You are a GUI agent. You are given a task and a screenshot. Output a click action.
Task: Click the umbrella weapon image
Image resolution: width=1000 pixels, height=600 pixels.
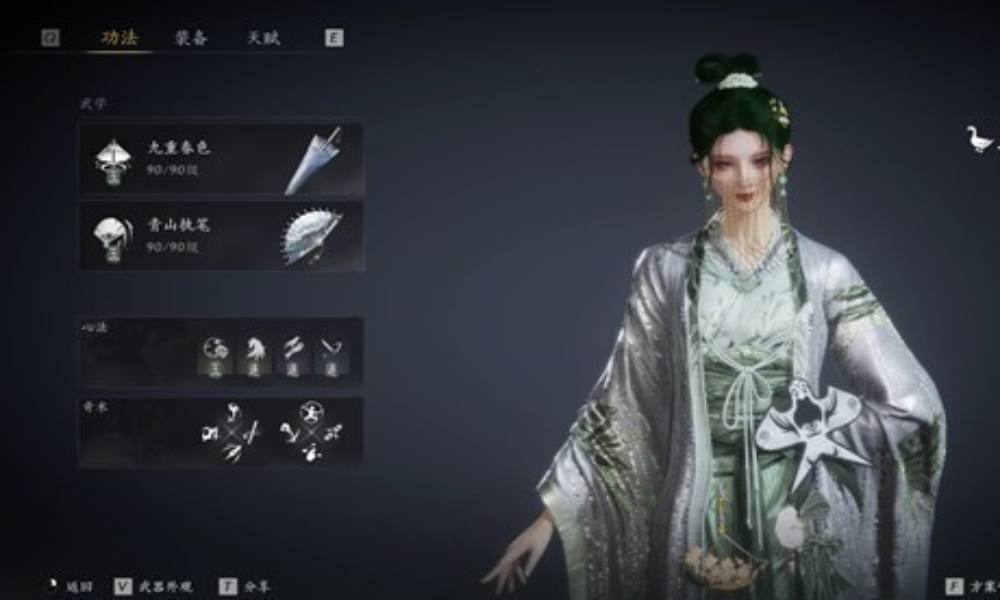313,159
